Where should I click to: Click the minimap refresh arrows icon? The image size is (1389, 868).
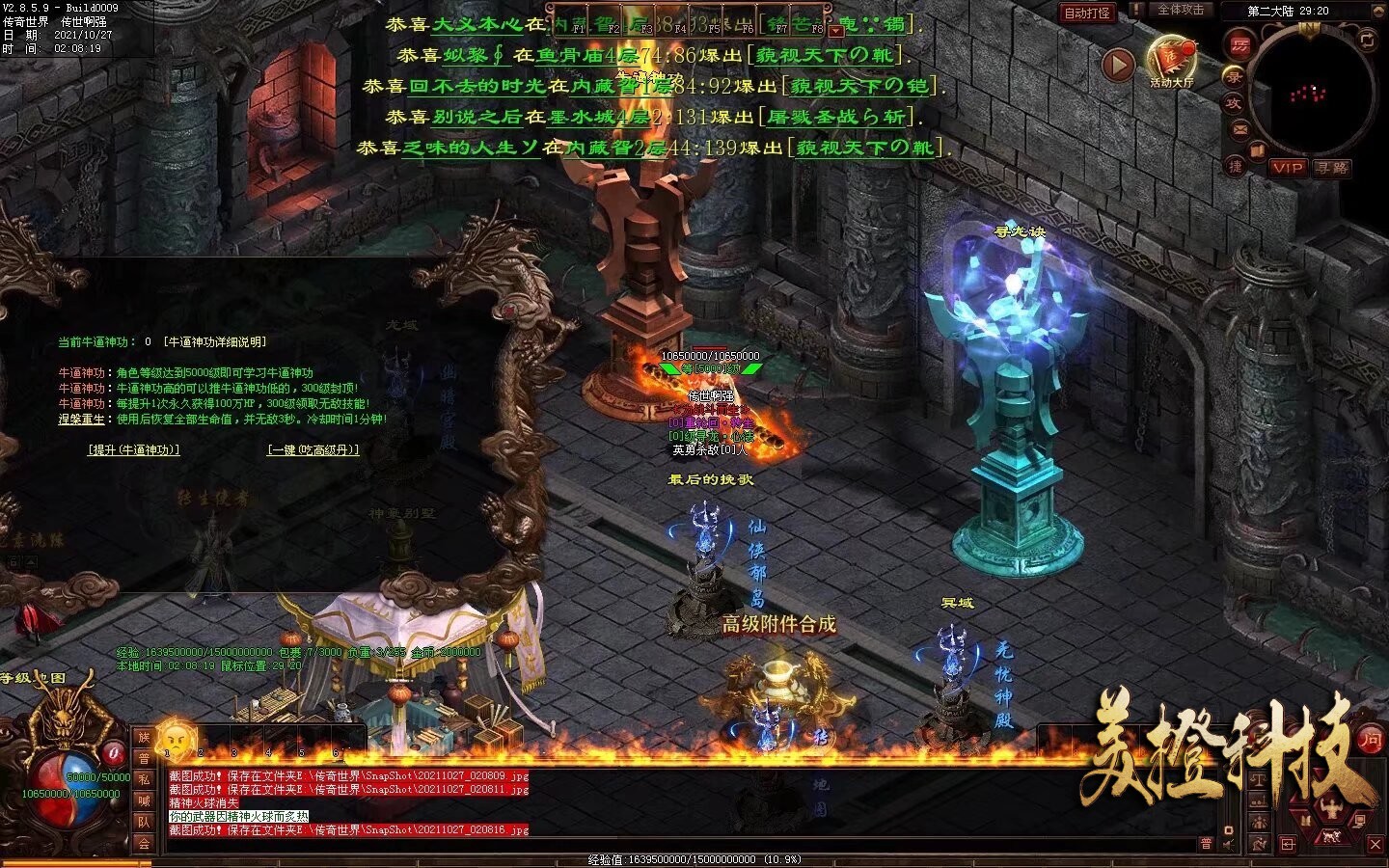(x=1367, y=40)
